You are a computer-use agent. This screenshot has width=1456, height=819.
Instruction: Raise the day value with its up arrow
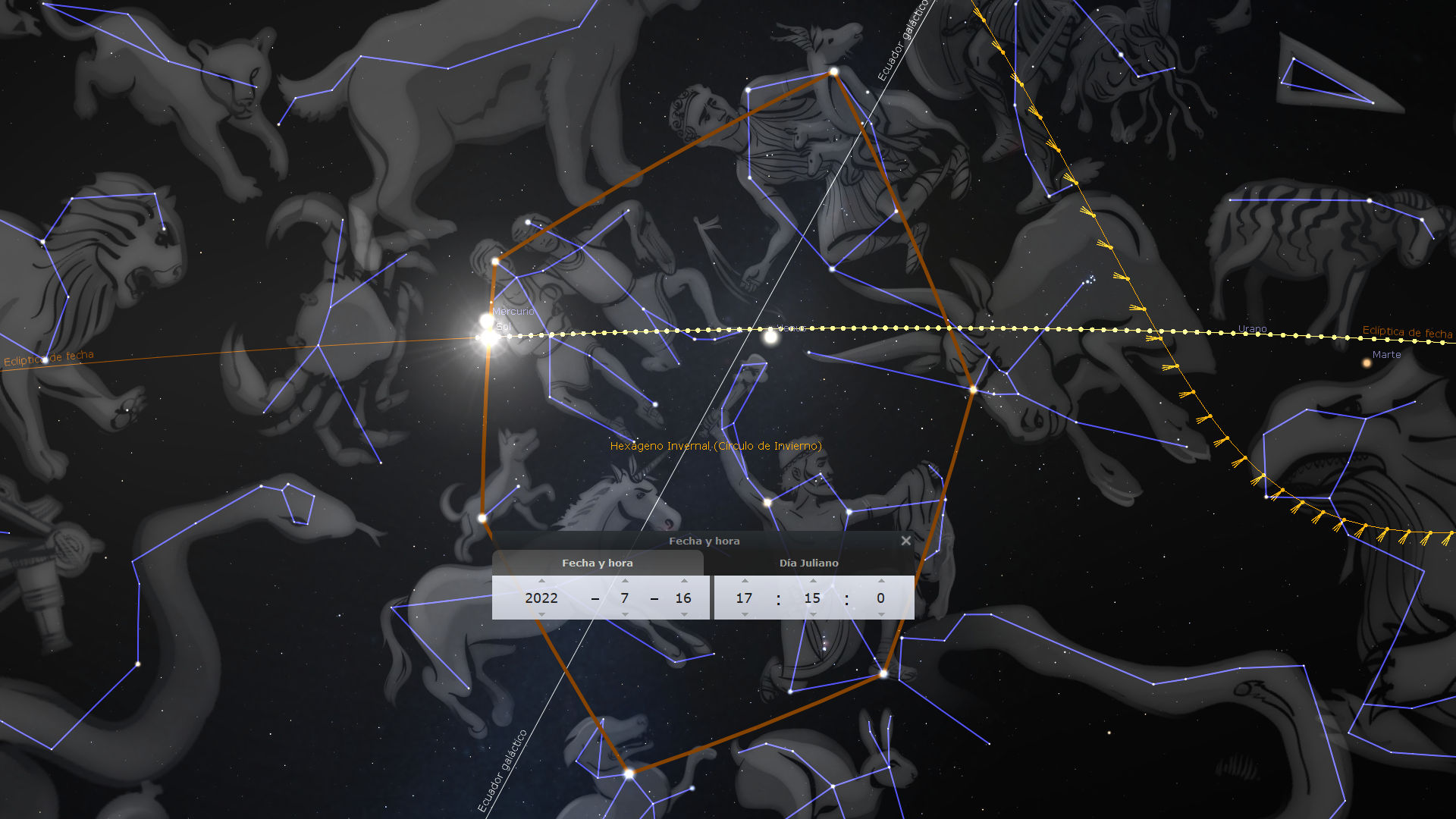click(x=683, y=581)
